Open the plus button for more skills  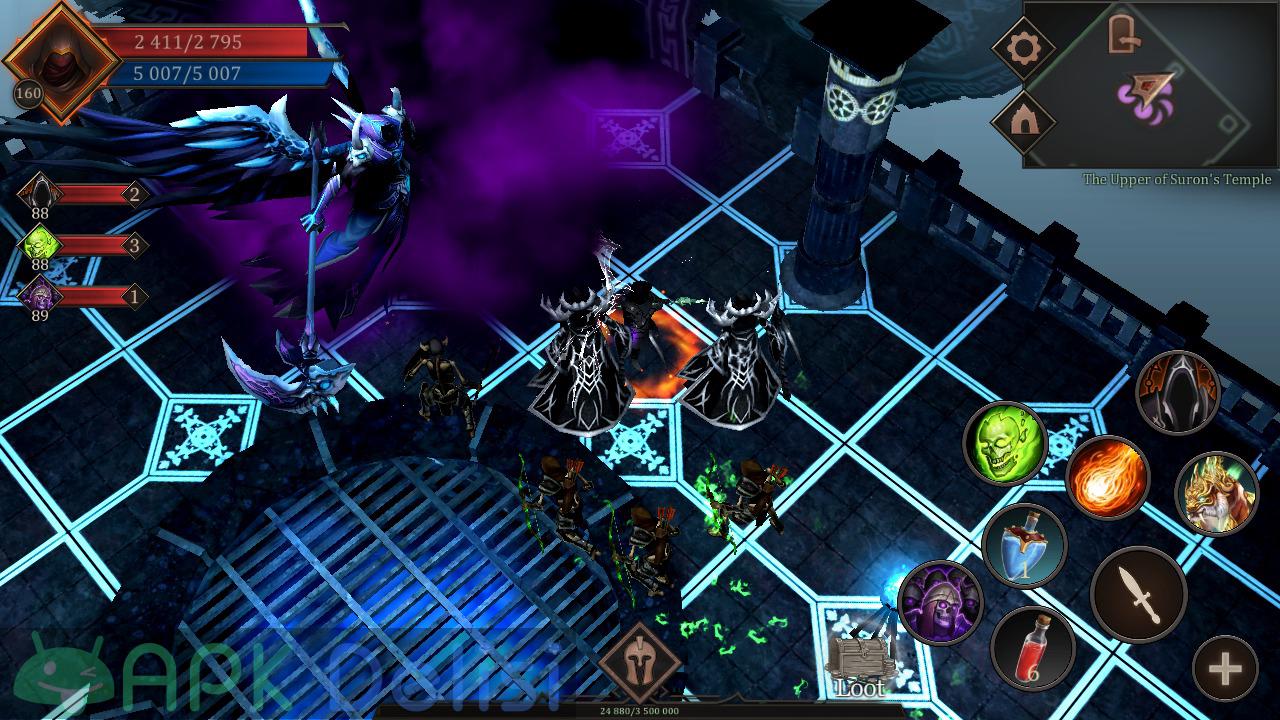click(x=1225, y=669)
